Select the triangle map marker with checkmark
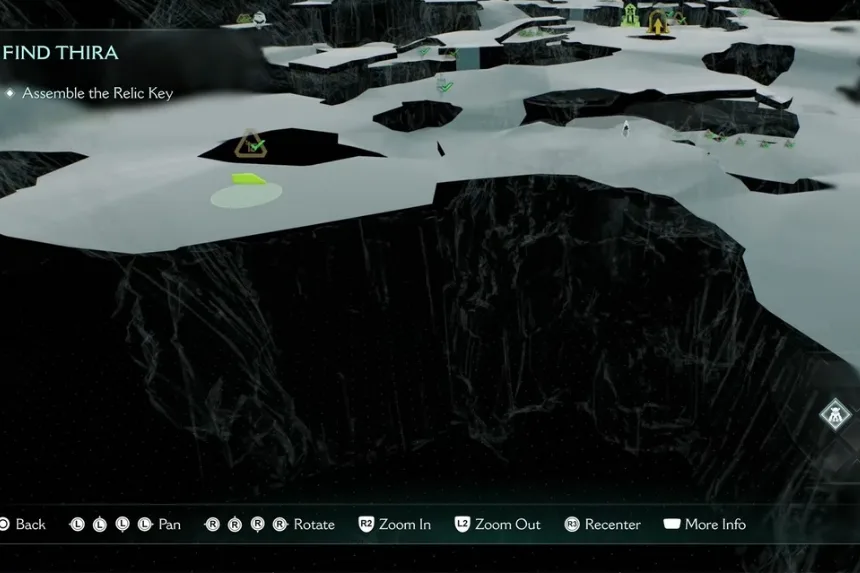The height and width of the screenshot is (573, 860). pos(249,145)
